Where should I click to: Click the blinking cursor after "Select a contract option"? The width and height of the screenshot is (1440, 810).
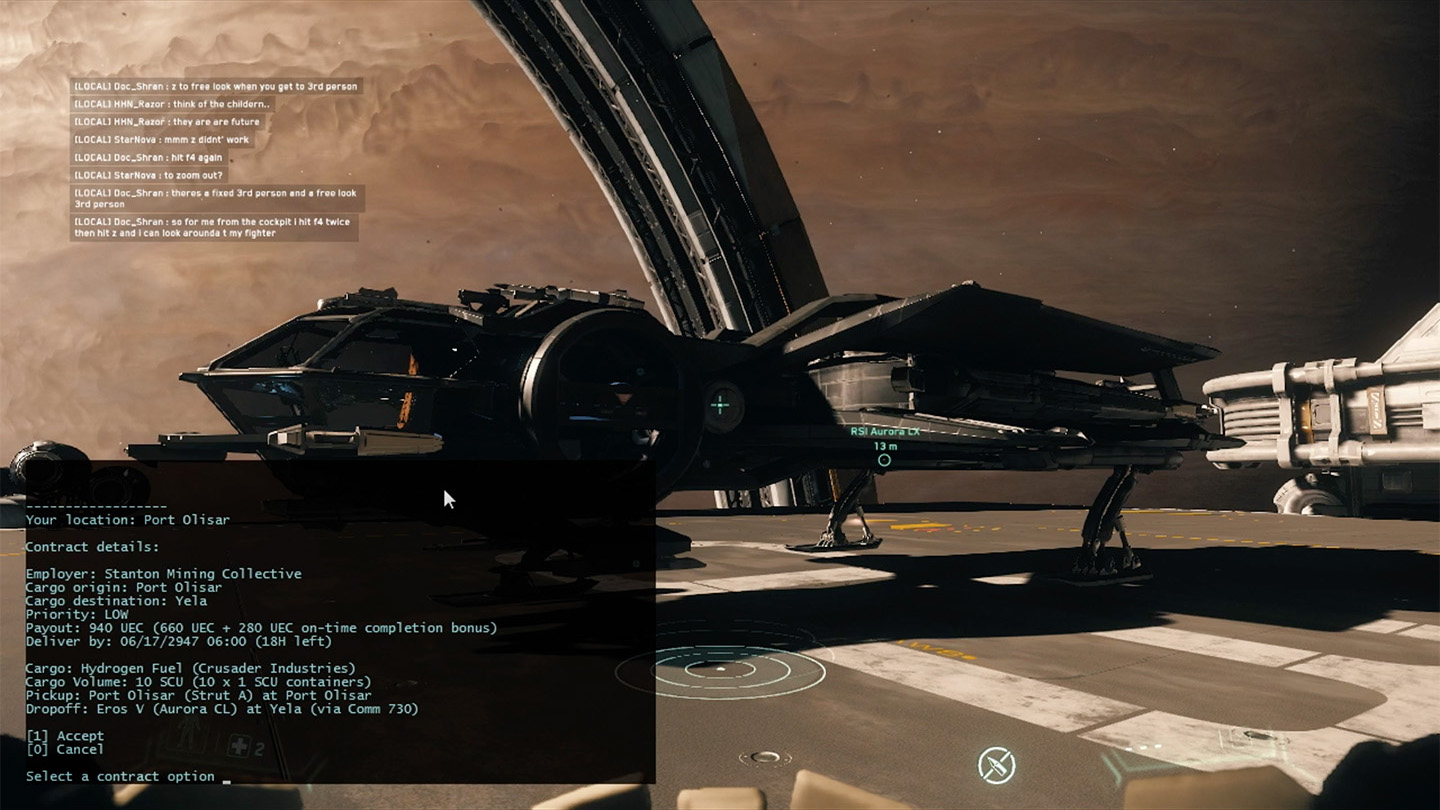click(226, 782)
